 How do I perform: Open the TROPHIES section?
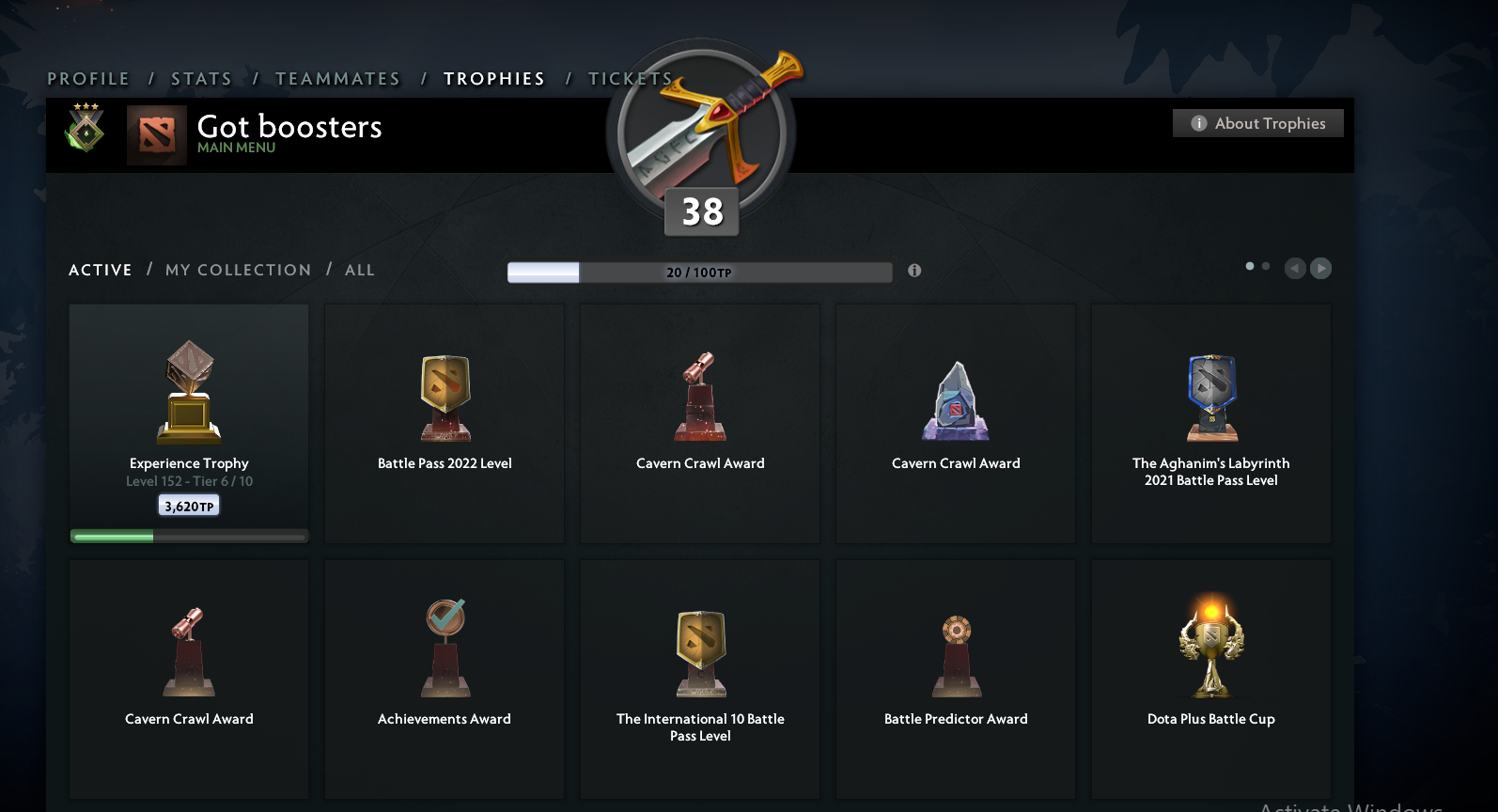(494, 79)
